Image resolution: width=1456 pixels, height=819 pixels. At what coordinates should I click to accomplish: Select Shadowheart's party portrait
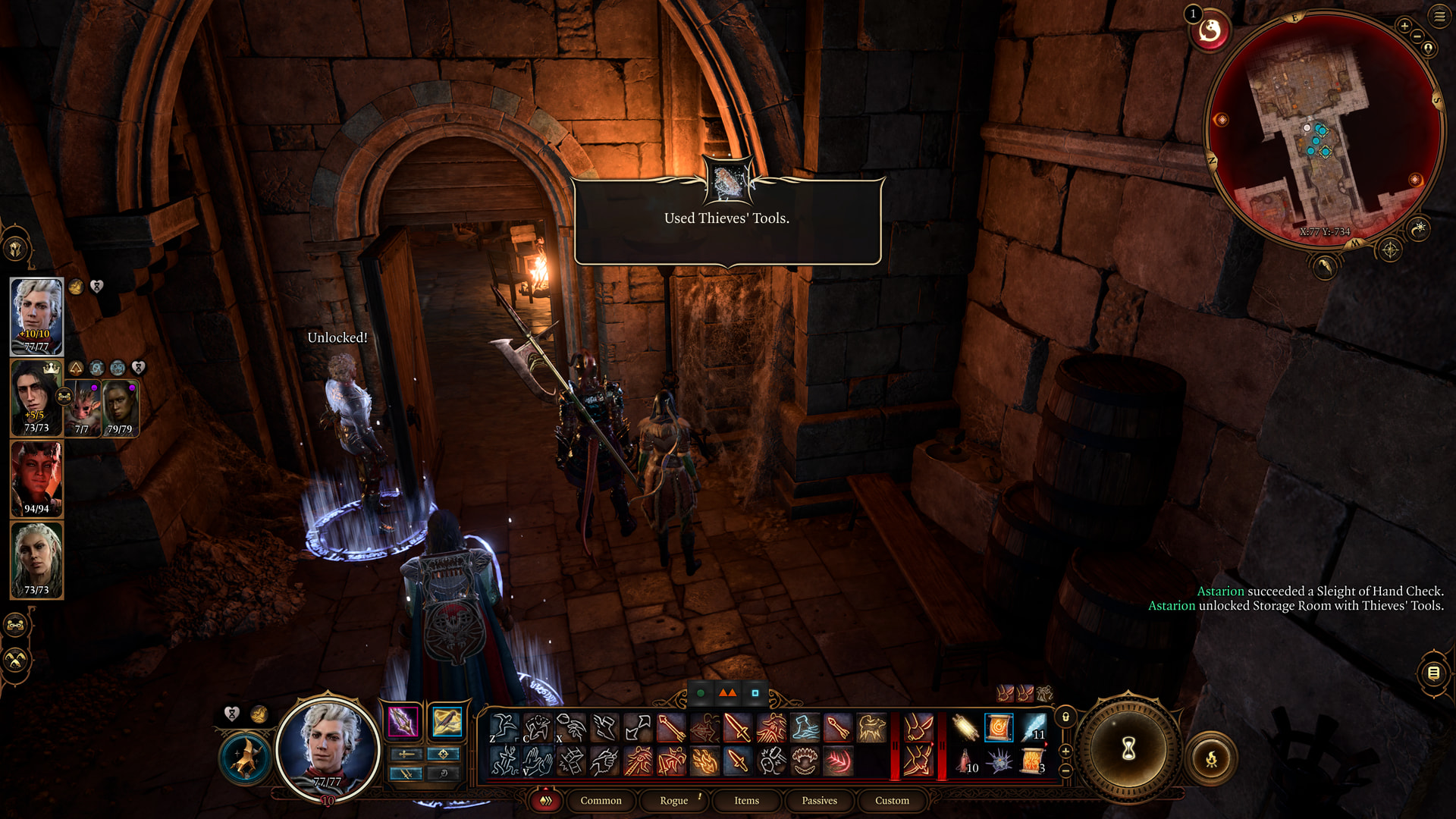pos(36,560)
